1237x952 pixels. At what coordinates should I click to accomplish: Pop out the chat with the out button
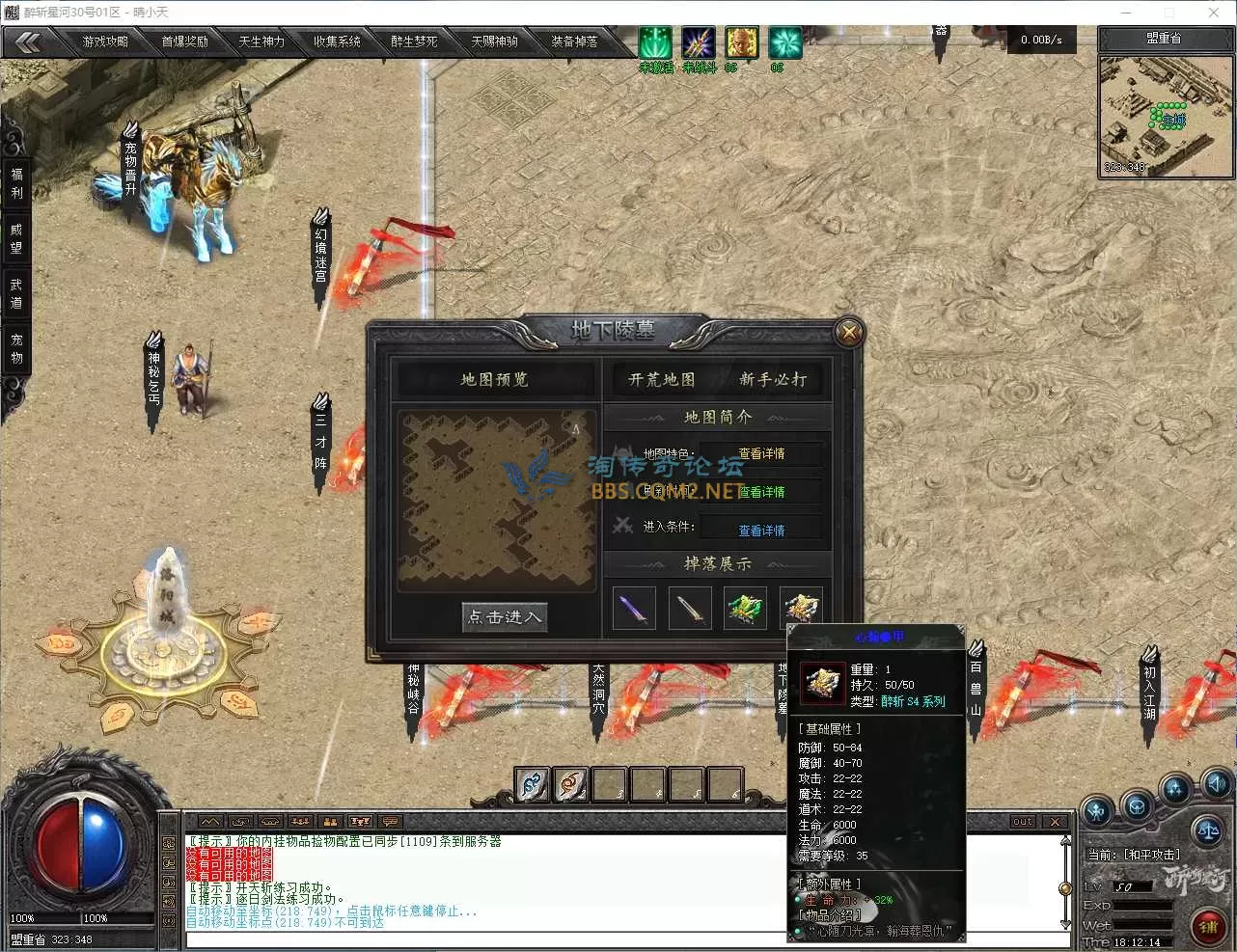tap(1022, 821)
